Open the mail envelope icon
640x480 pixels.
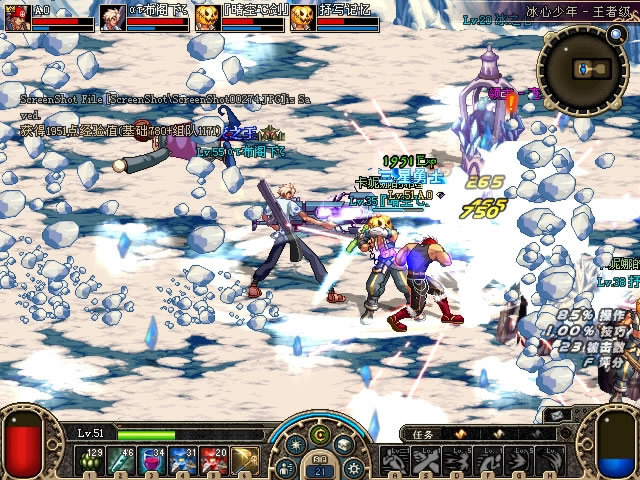[557, 413]
